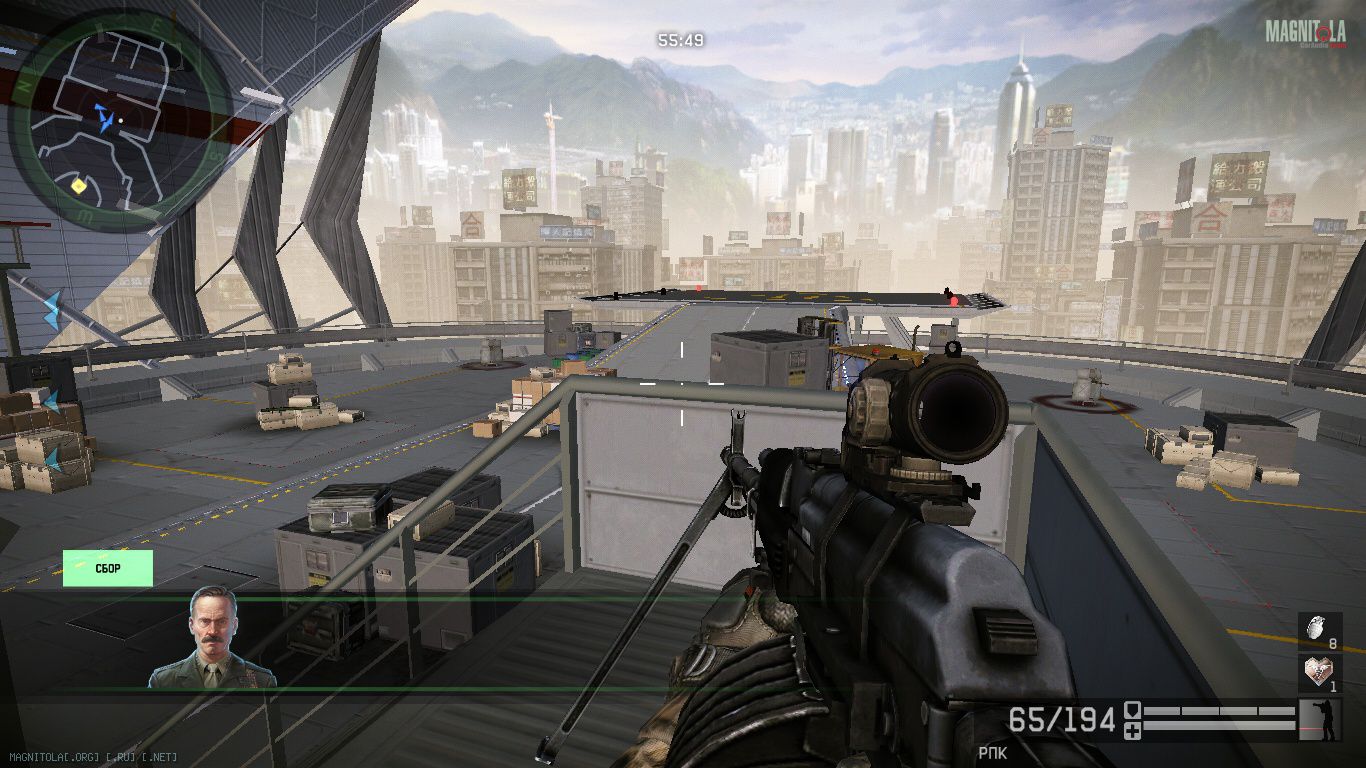Image resolution: width=1366 pixels, height=768 pixels.
Task: Click the green СБОР objective label
Action: pos(108,568)
